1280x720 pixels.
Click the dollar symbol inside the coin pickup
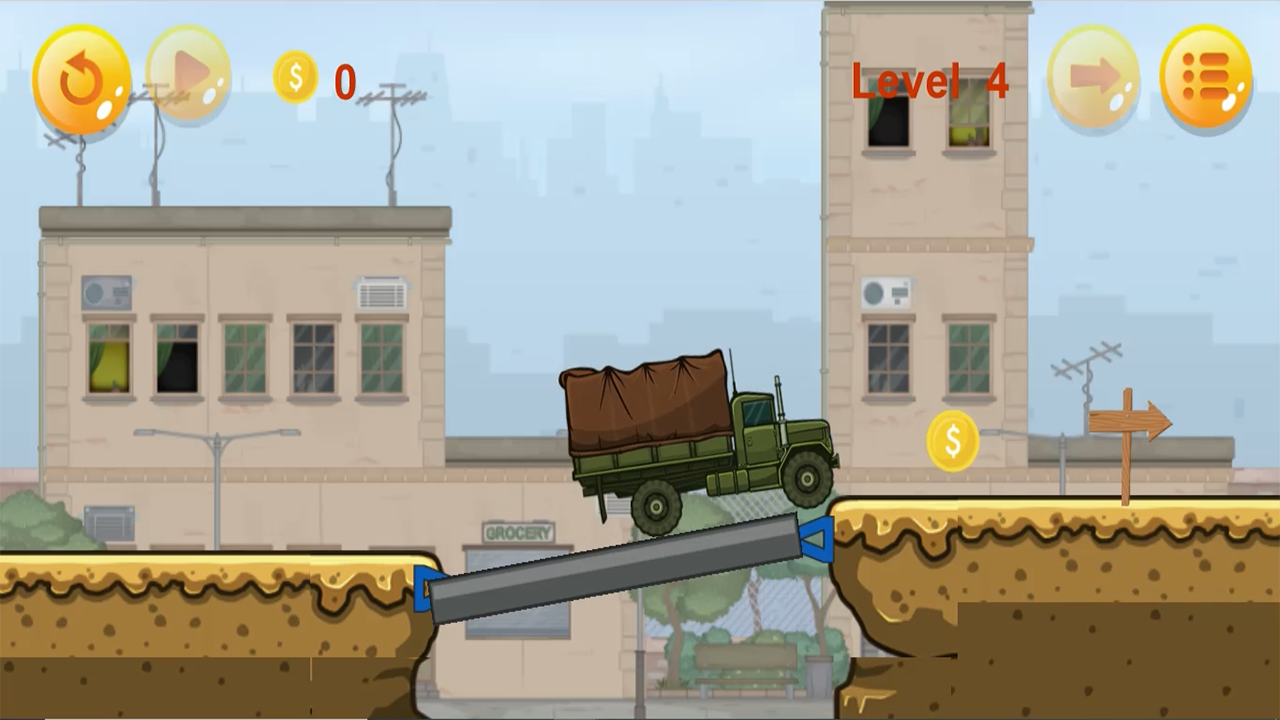[x=952, y=440]
